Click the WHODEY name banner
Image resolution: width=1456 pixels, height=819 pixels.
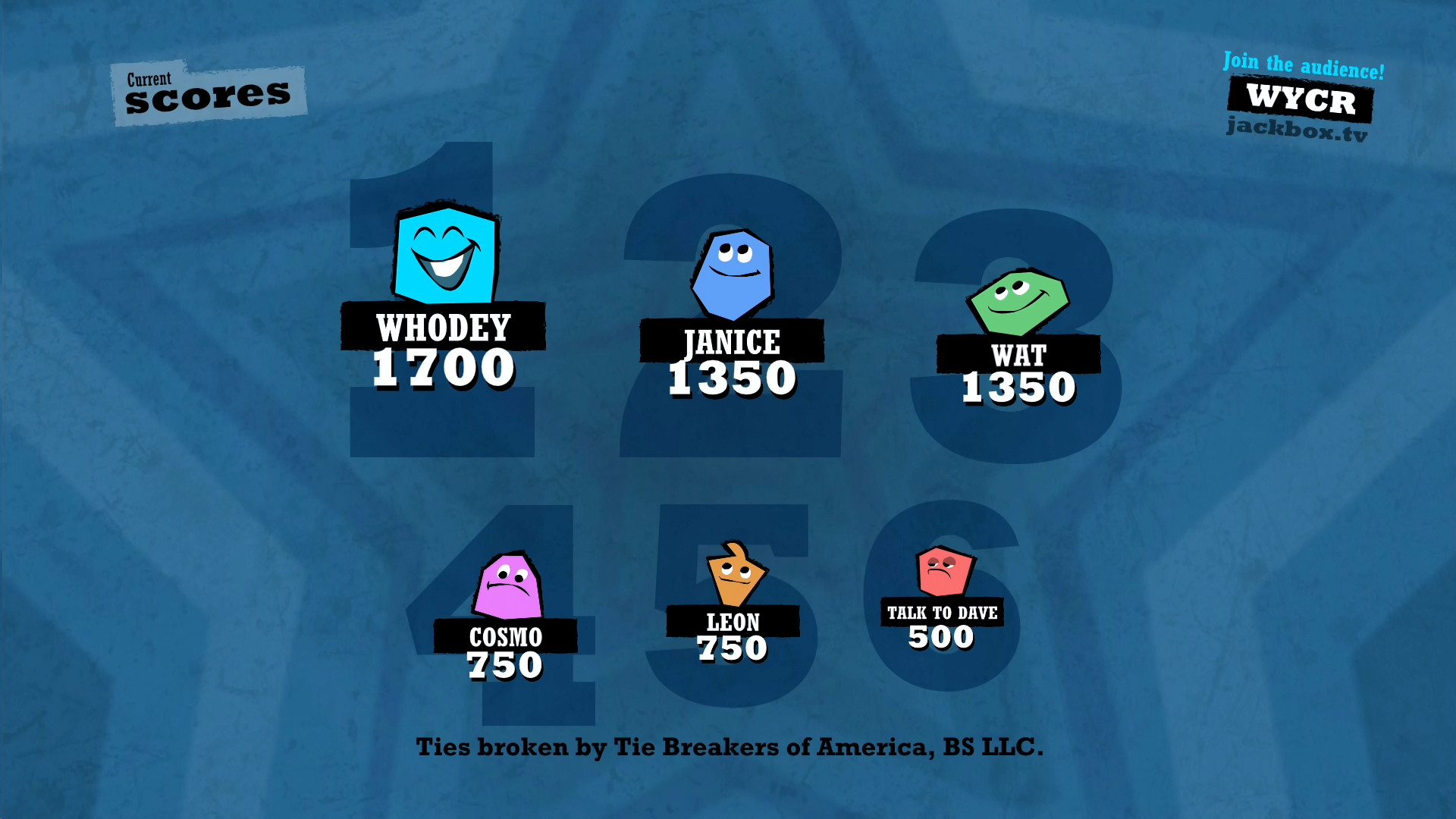pyautogui.click(x=443, y=328)
